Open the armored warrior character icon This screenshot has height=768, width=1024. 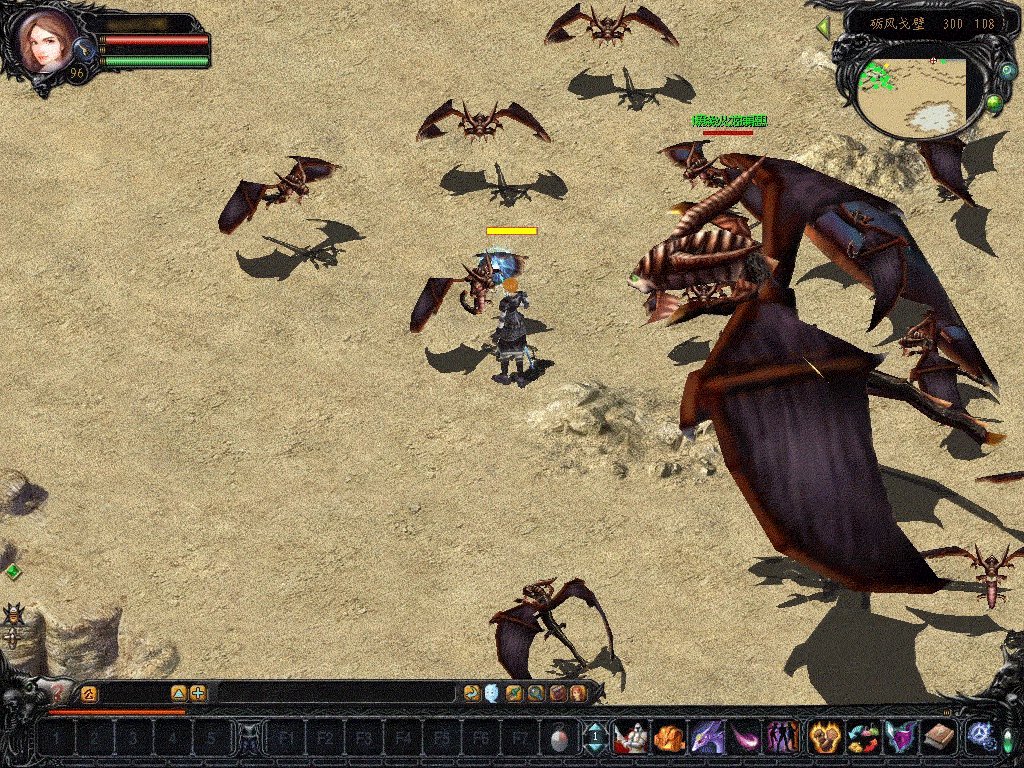pos(630,738)
